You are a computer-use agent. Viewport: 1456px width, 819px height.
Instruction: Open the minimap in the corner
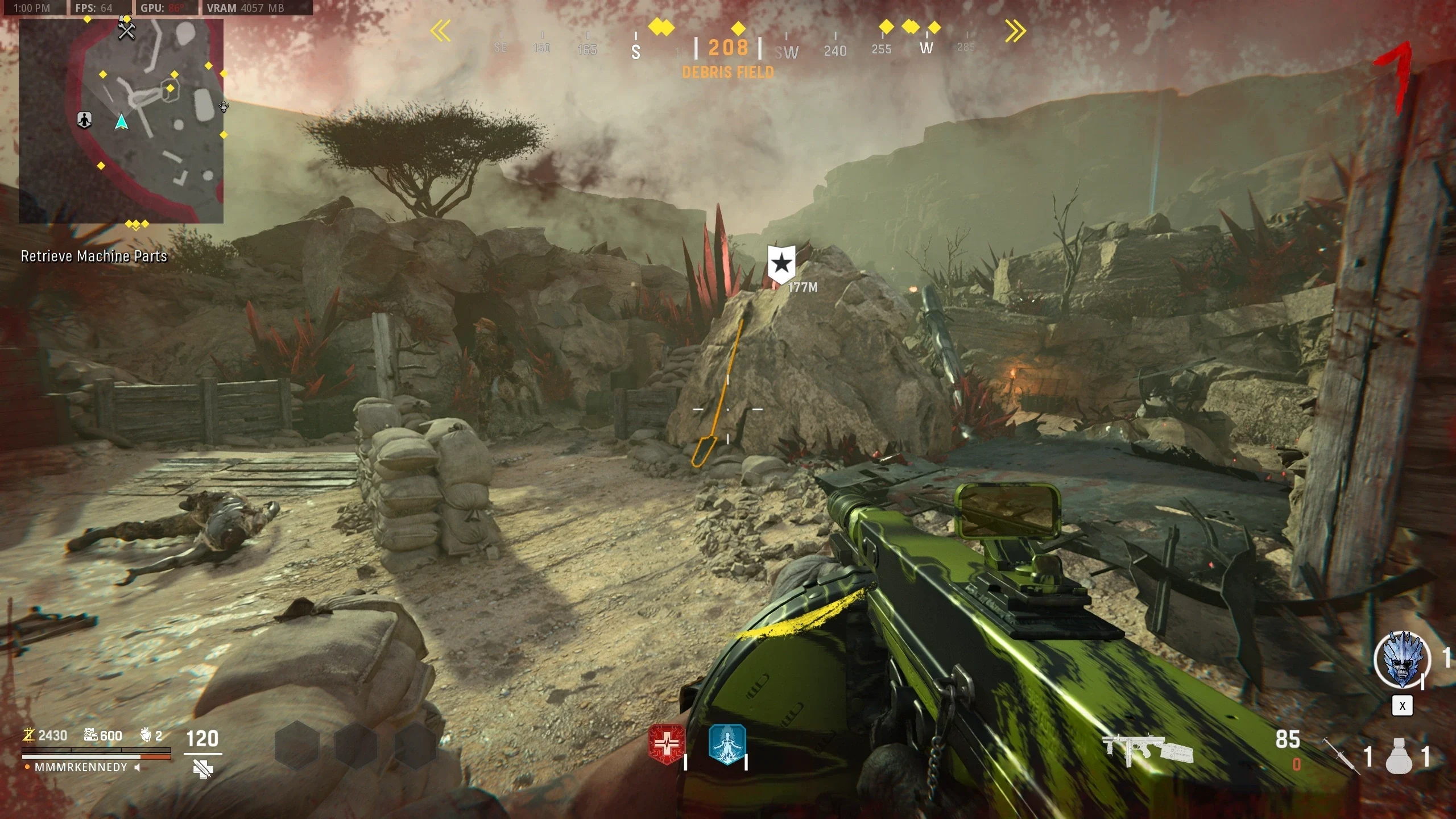[x=121, y=121]
